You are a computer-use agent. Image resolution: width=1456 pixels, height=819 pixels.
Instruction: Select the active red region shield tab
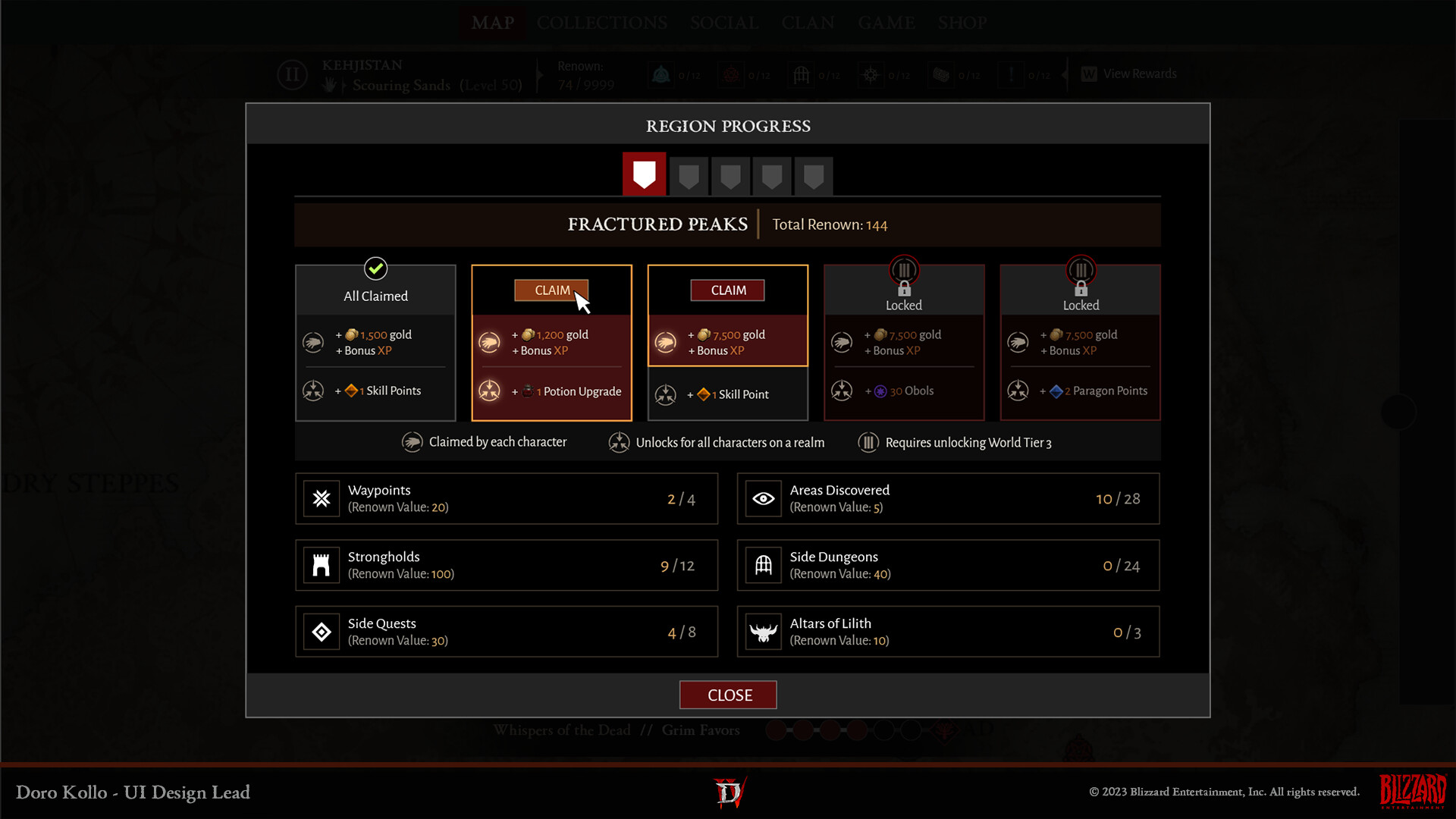tap(644, 174)
